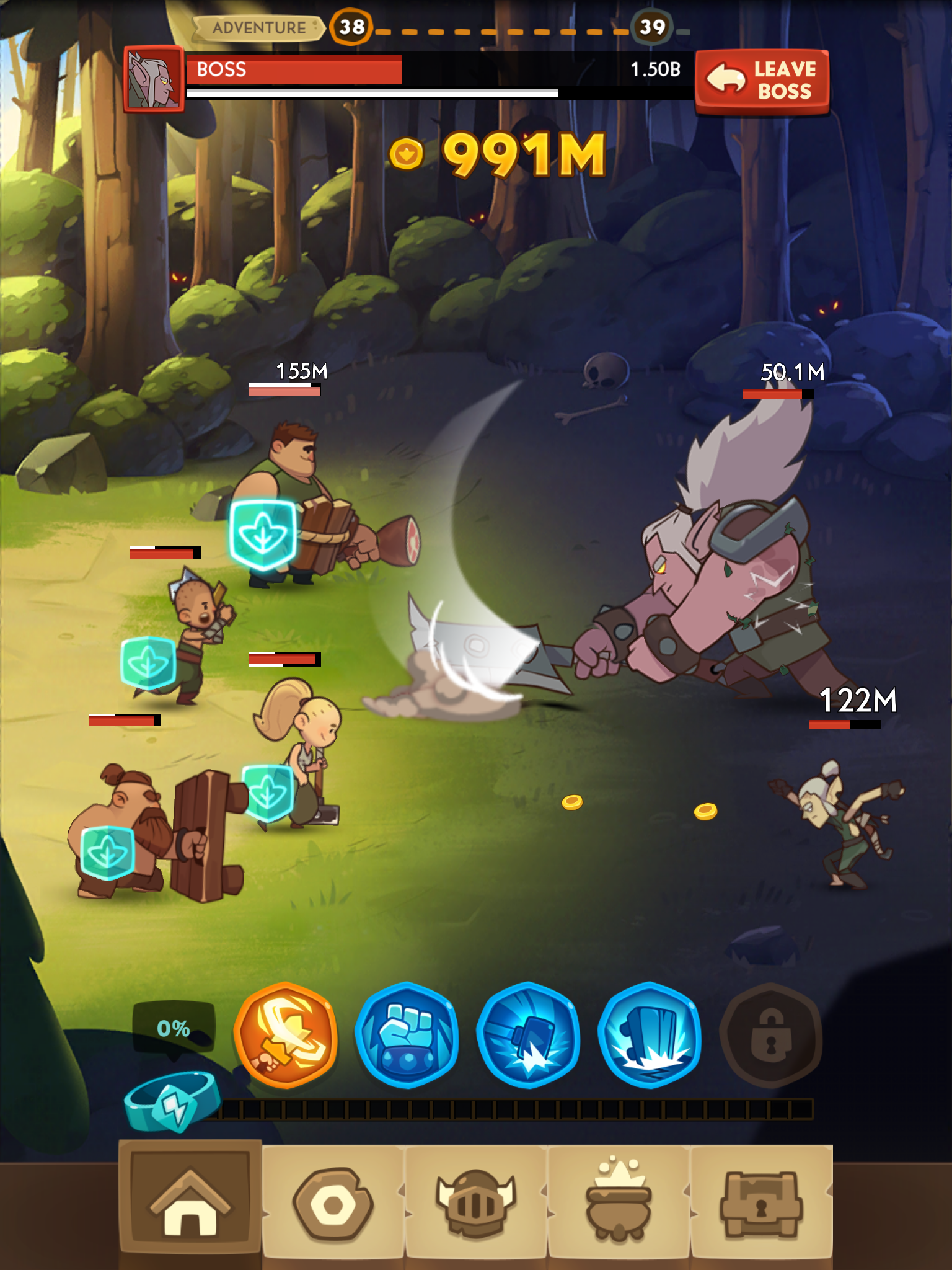Tap the boss portrait in top left
Image resolution: width=952 pixels, height=1270 pixels.
155,81
